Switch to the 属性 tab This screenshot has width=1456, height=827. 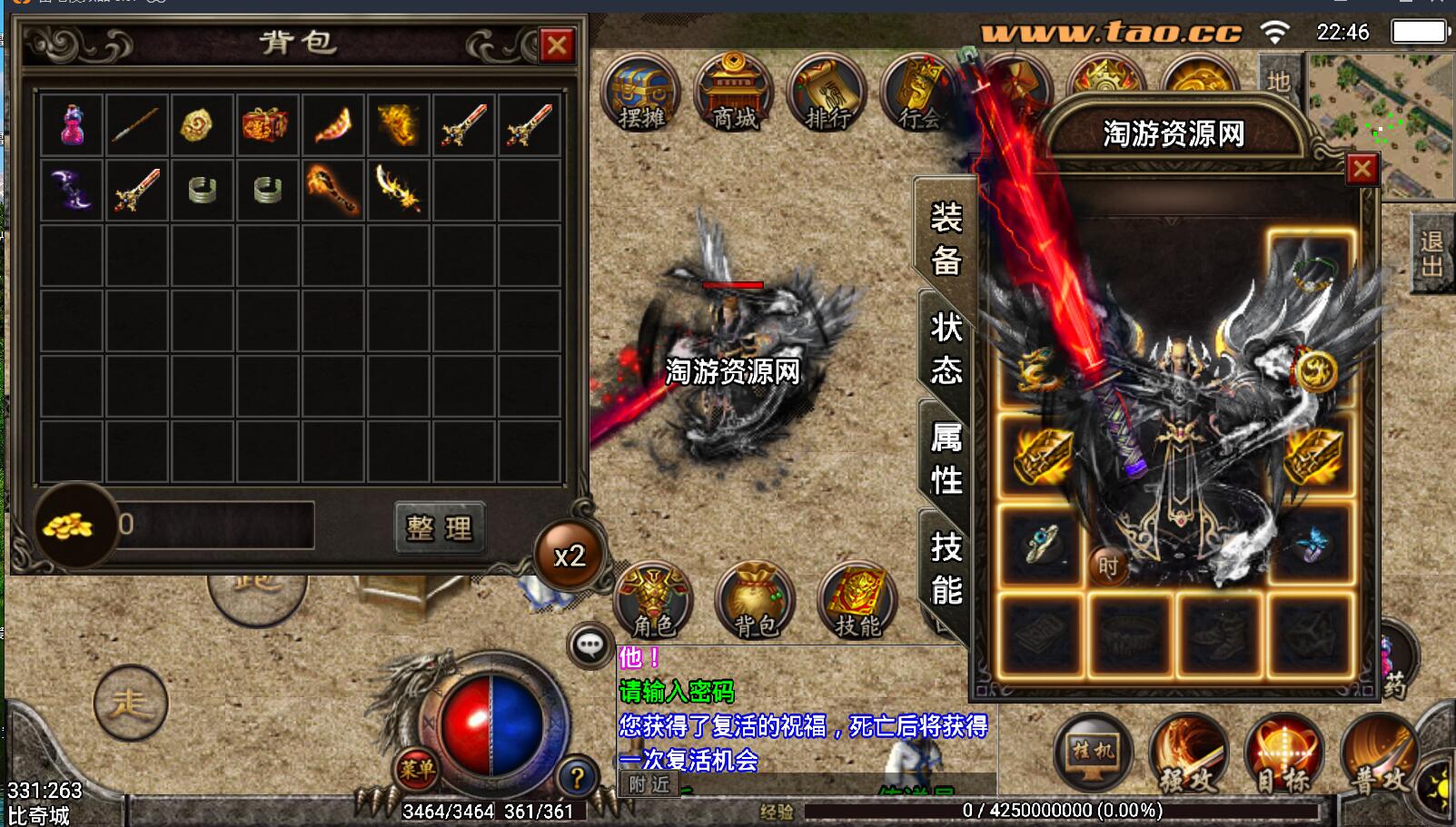coord(946,458)
